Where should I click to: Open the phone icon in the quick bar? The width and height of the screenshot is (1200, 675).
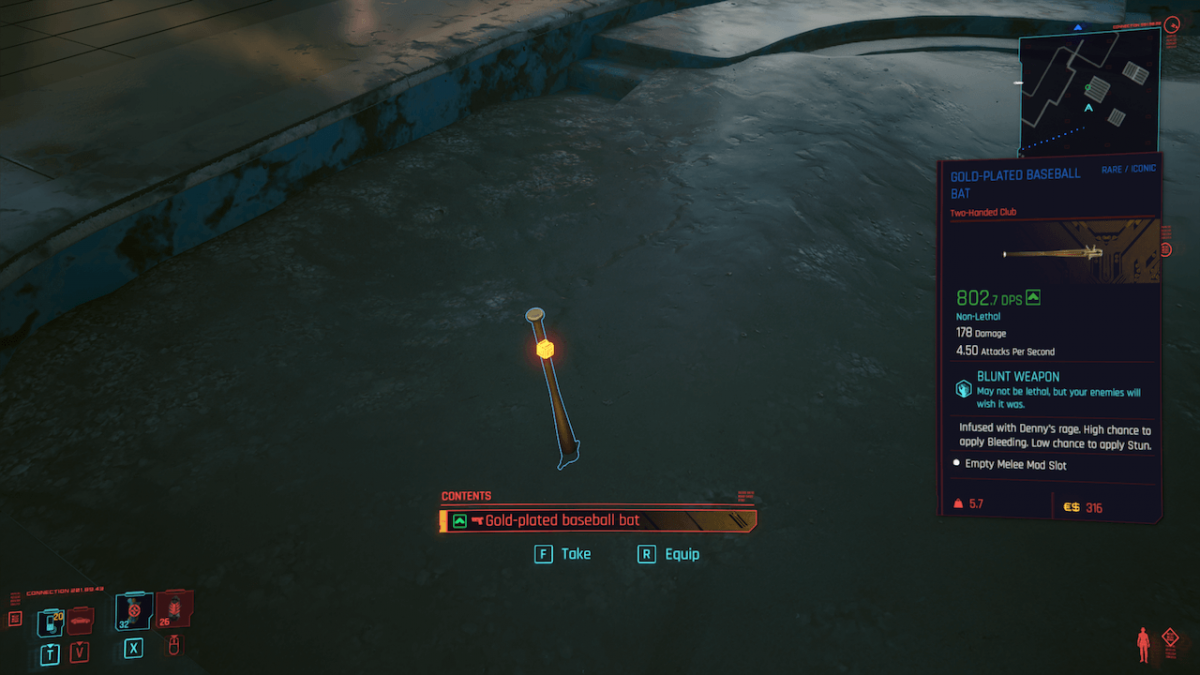[x=50, y=623]
